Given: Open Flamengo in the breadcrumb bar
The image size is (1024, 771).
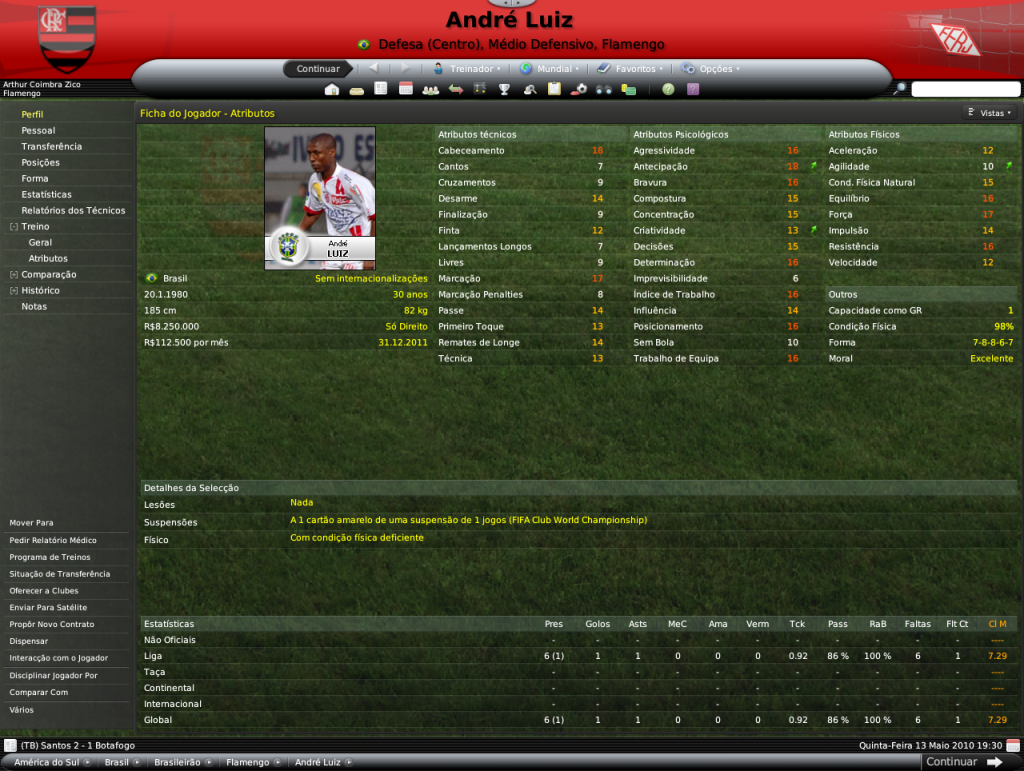Looking at the screenshot, I should (247, 762).
